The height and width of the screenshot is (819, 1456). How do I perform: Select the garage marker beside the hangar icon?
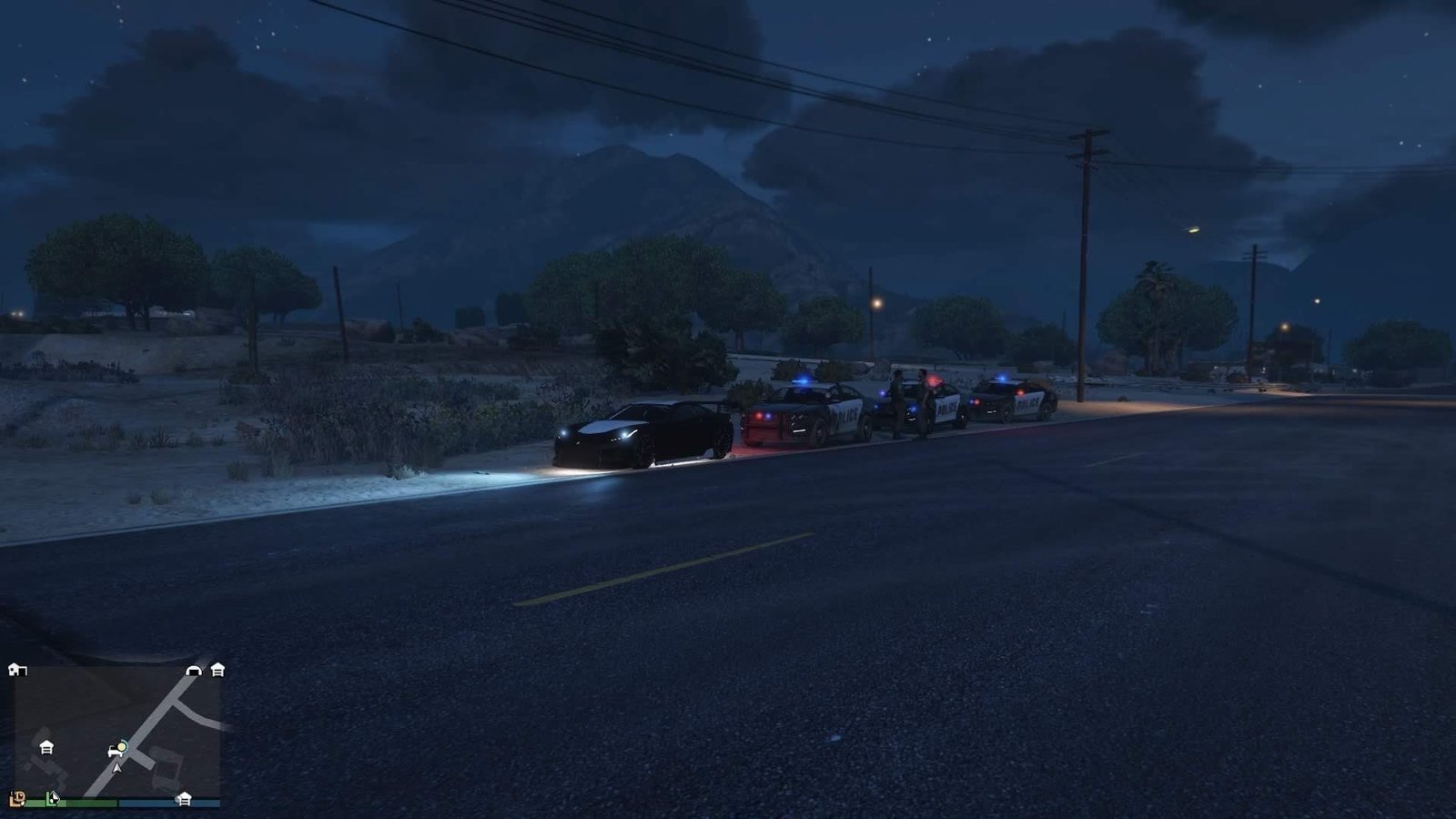click(217, 671)
